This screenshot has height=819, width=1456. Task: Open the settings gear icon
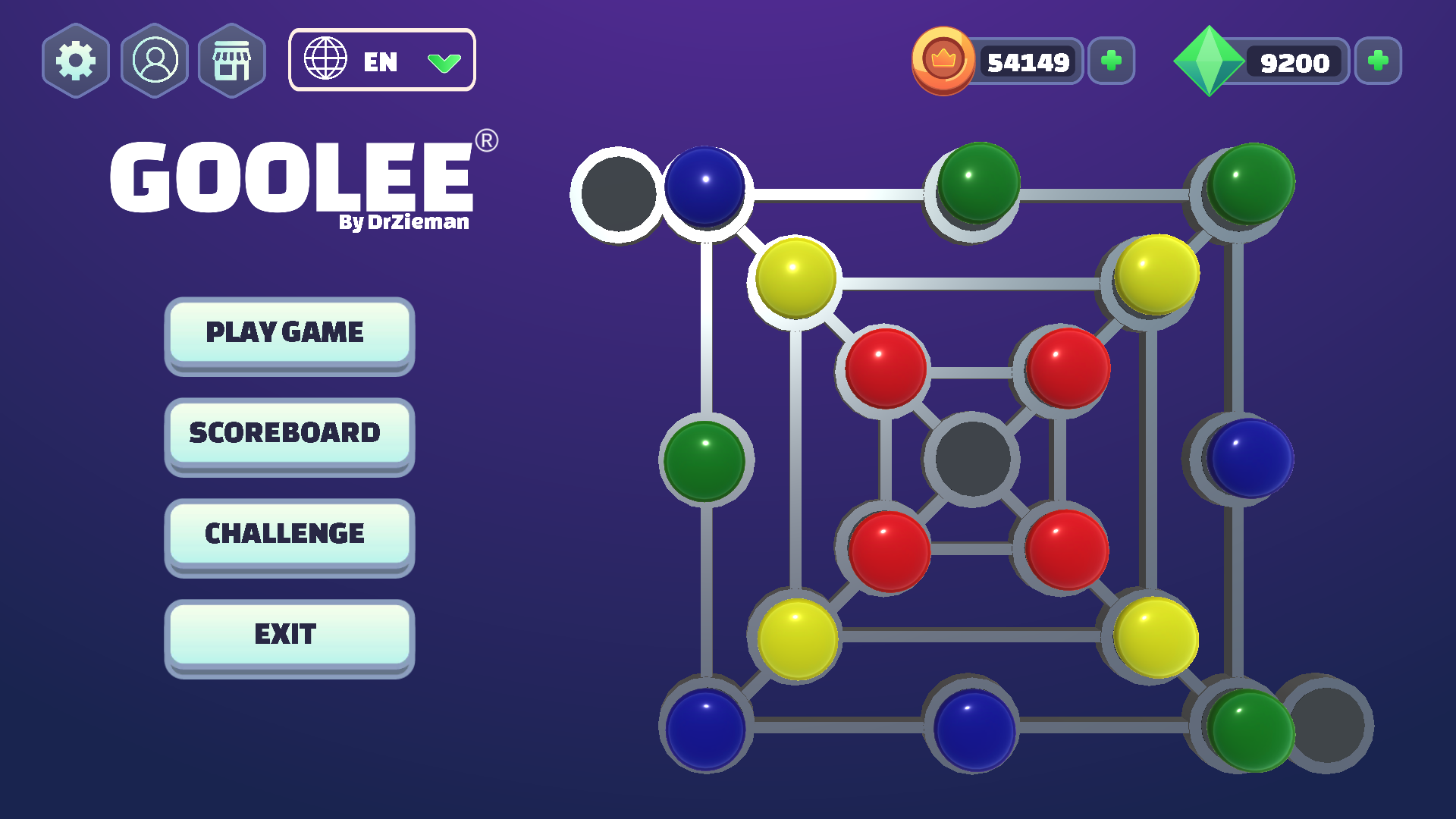pyautogui.click(x=76, y=61)
